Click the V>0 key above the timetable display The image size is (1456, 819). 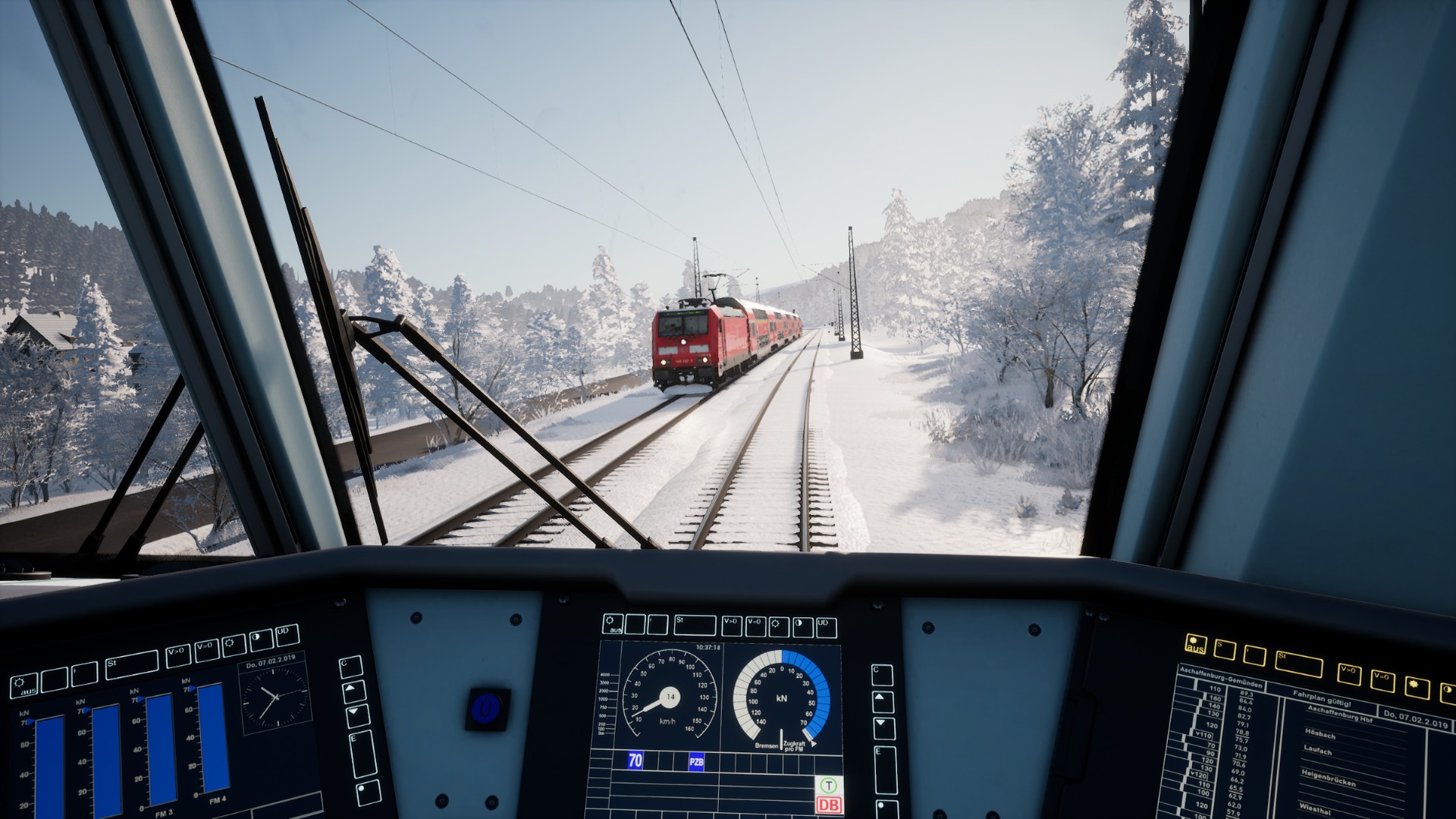pos(1349,673)
